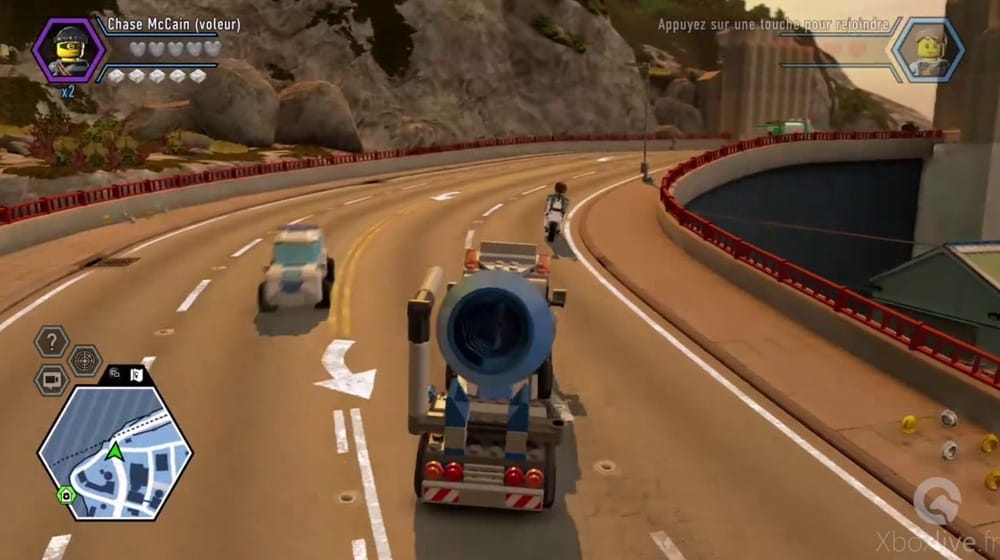Activate the radar scan target icon
This screenshot has height=560, width=1000.
coord(85,361)
